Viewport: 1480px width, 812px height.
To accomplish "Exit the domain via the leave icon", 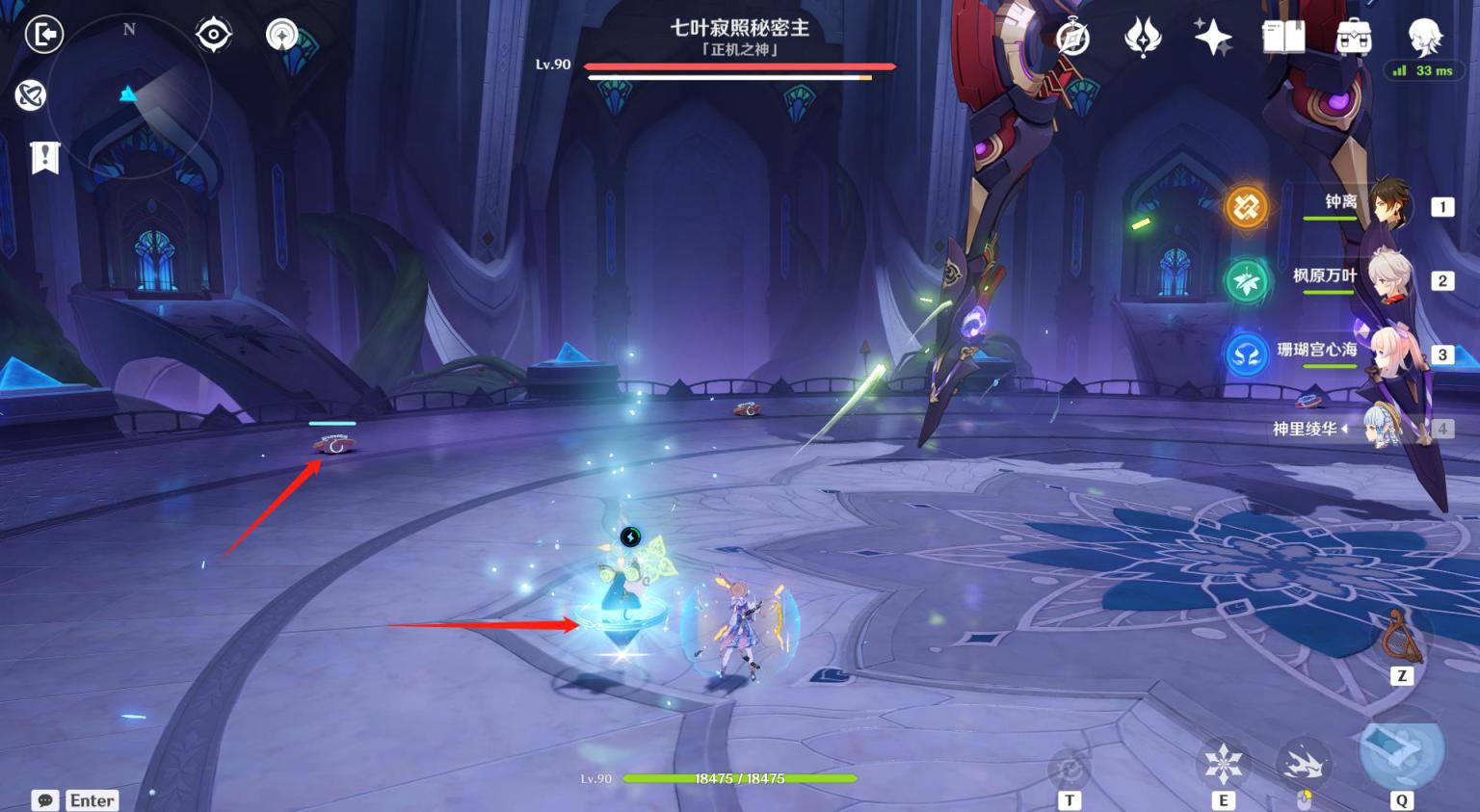I will (x=43, y=35).
